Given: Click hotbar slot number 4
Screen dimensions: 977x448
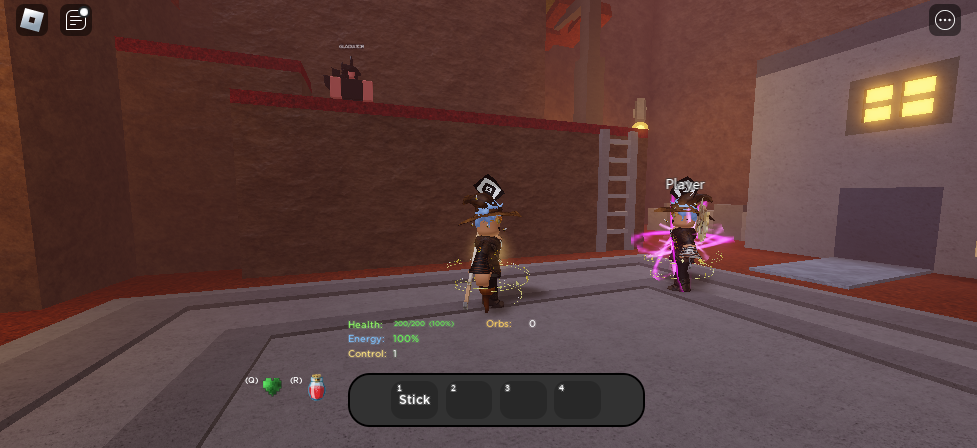Looking at the screenshot, I should (577, 400).
